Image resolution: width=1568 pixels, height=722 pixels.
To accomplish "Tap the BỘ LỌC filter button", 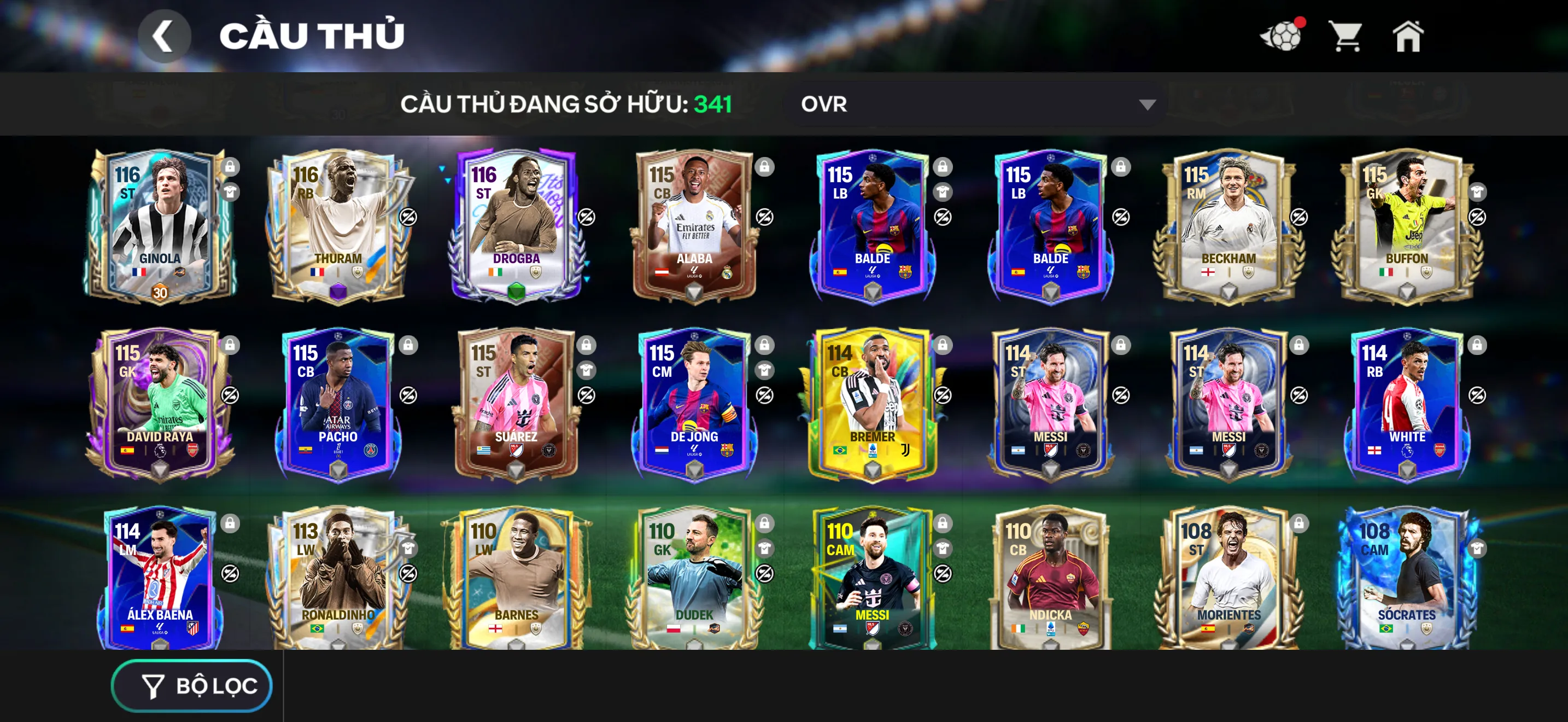I will [192, 685].
